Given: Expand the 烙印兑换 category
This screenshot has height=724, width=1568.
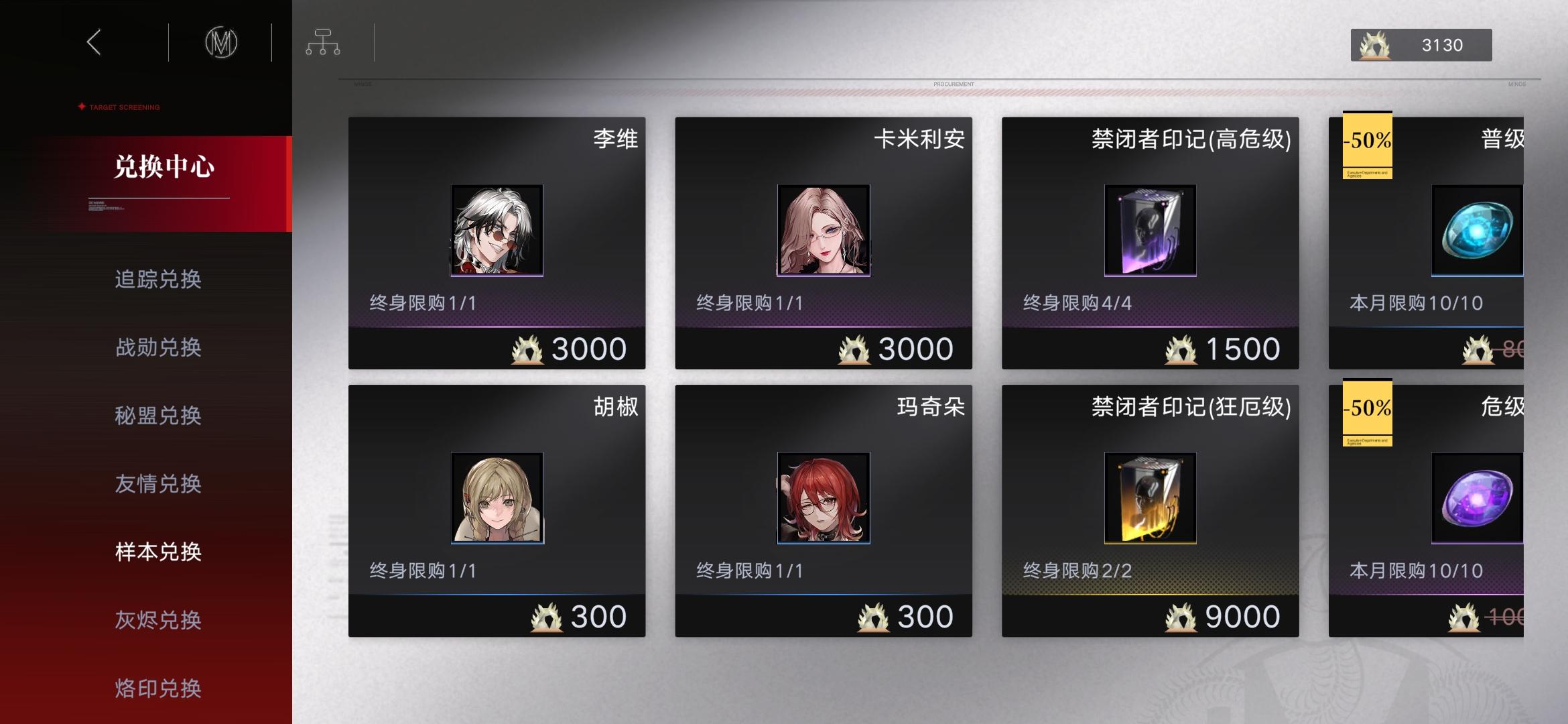Looking at the screenshot, I should pyautogui.click(x=159, y=688).
